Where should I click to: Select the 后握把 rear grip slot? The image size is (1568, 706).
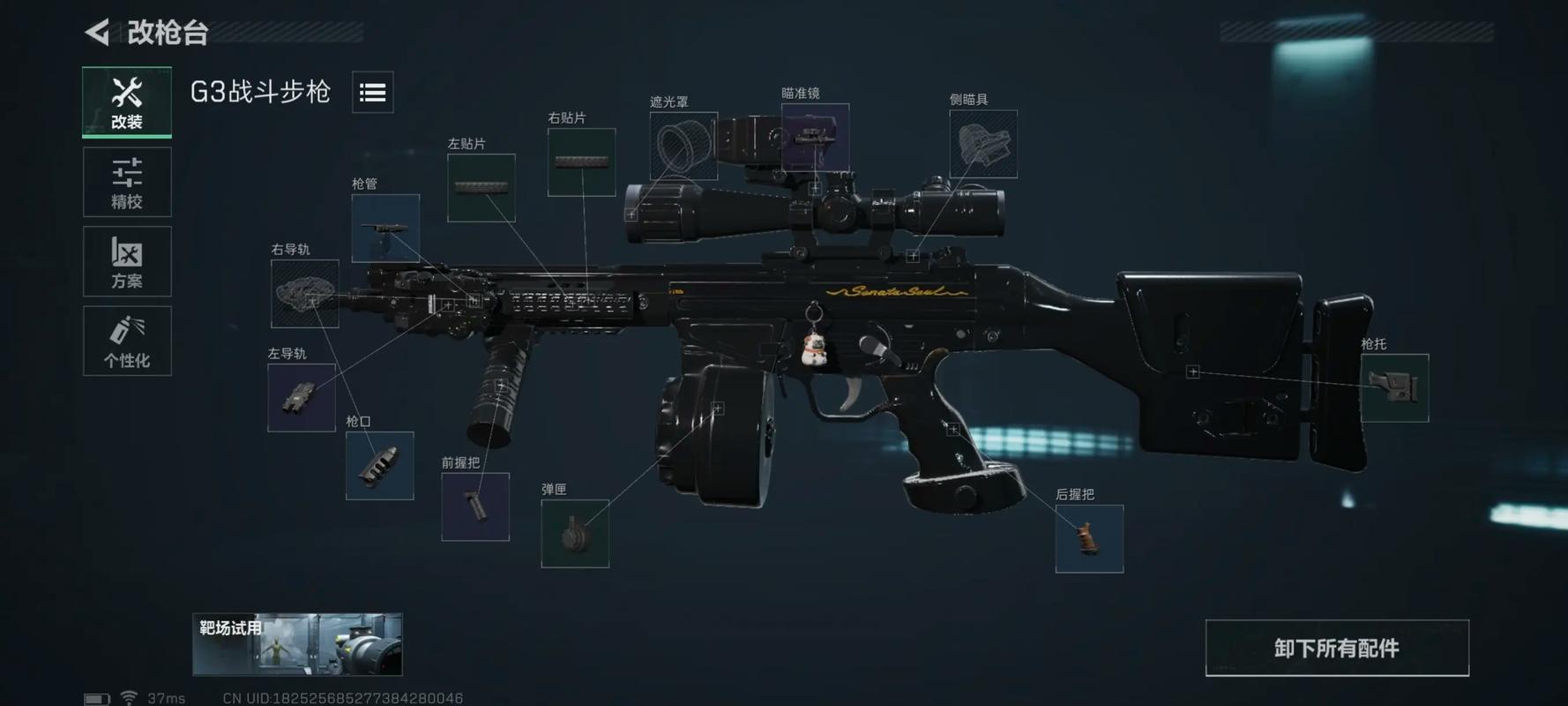point(1089,538)
